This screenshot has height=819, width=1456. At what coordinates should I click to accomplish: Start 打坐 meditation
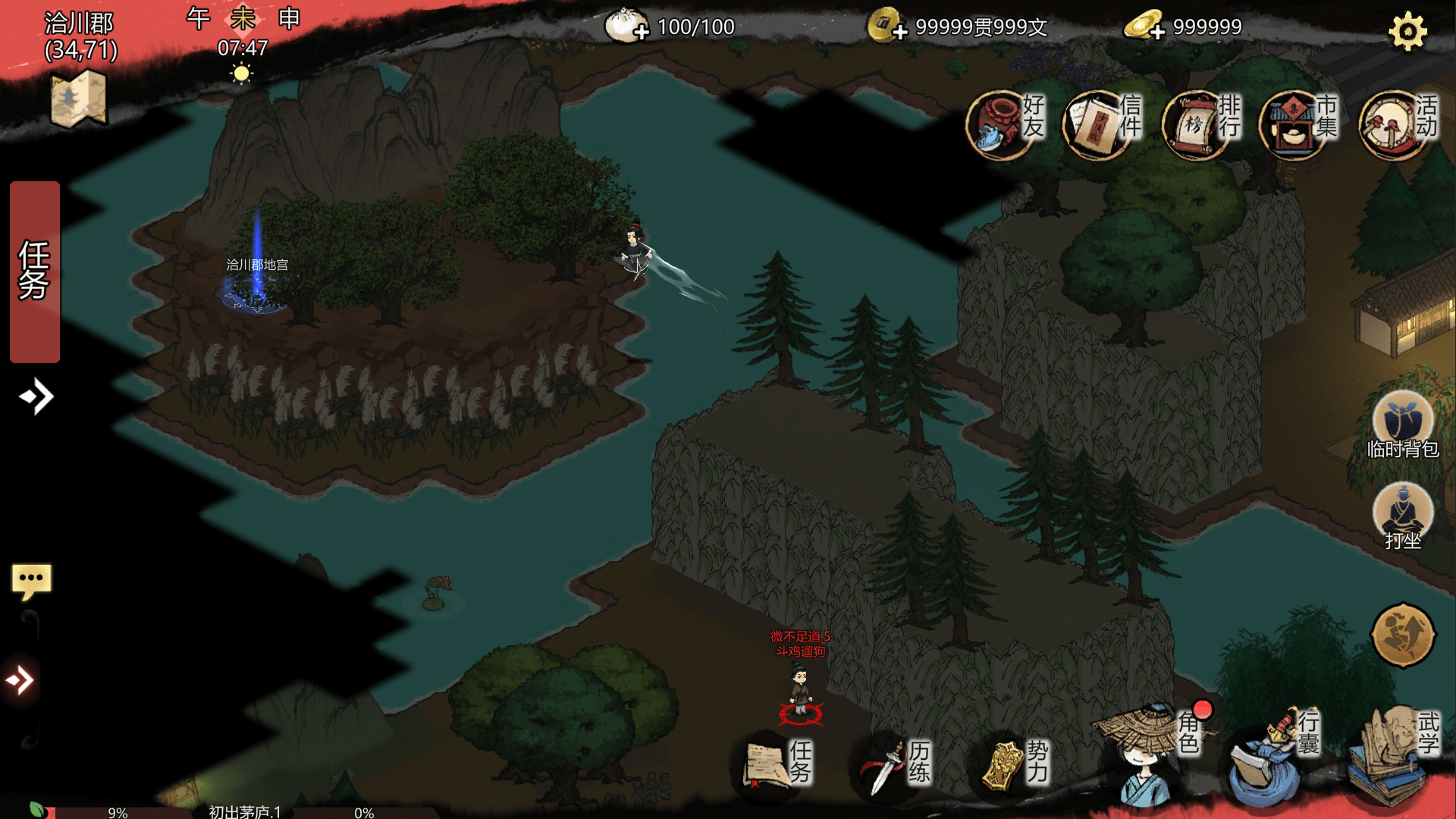tap(1402, 516)
